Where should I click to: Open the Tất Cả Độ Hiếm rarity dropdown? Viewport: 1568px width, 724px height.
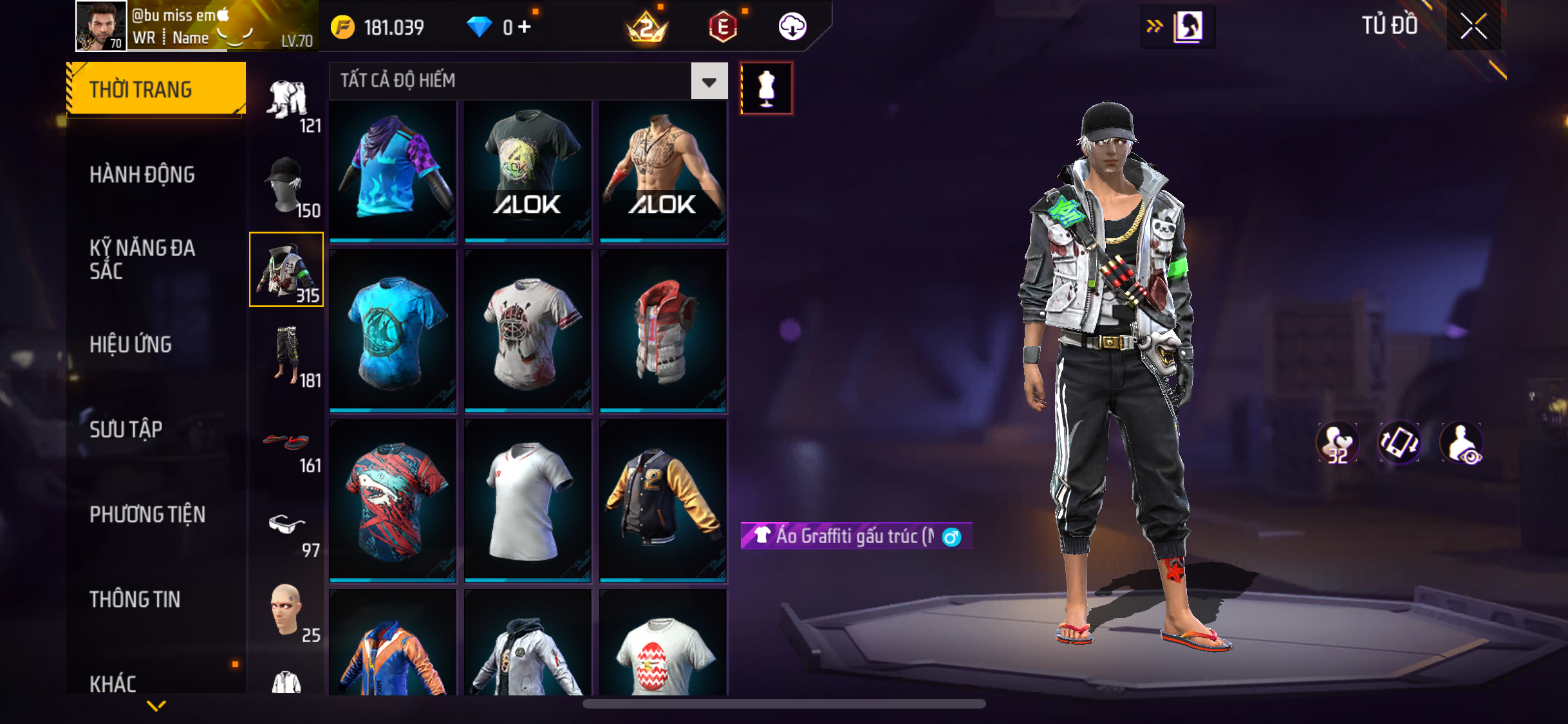click(x=709, y=81)
